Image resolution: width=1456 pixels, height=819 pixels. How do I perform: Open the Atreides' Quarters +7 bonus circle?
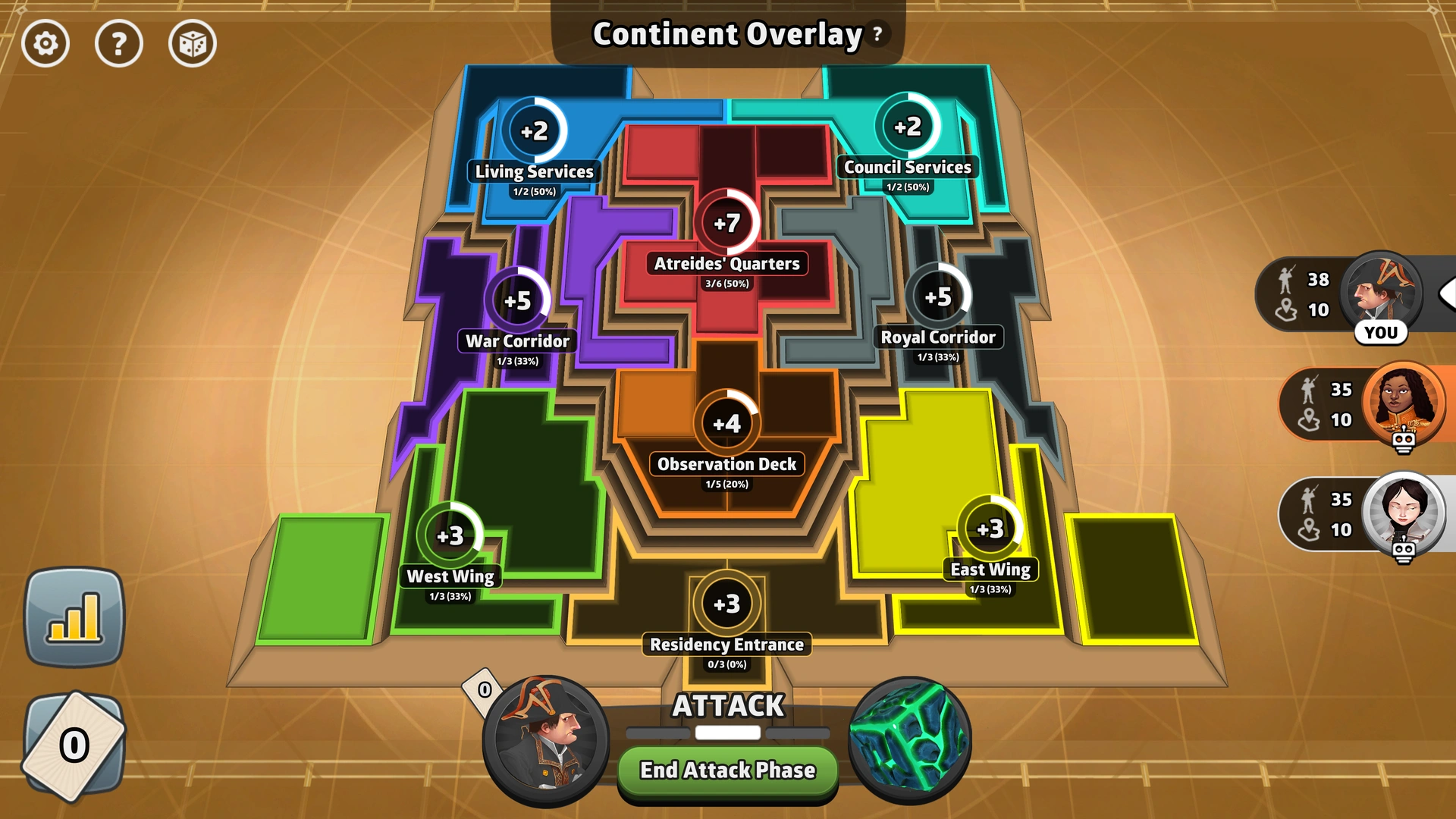click(x=727, y=224)
